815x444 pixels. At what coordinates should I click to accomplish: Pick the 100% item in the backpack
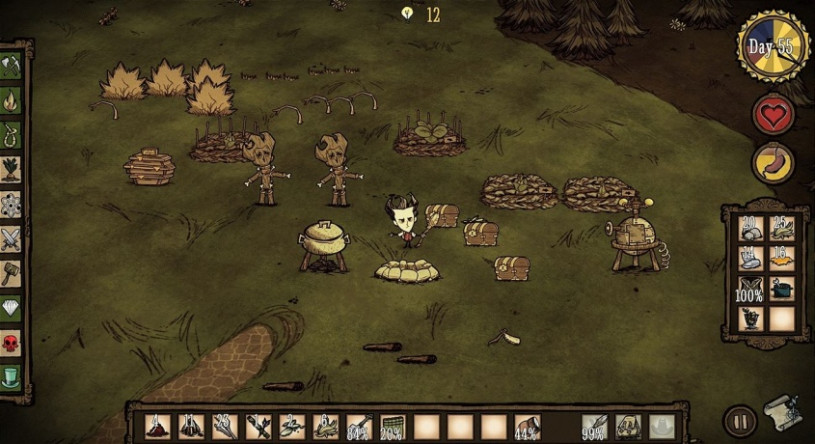tap(751, 289)
